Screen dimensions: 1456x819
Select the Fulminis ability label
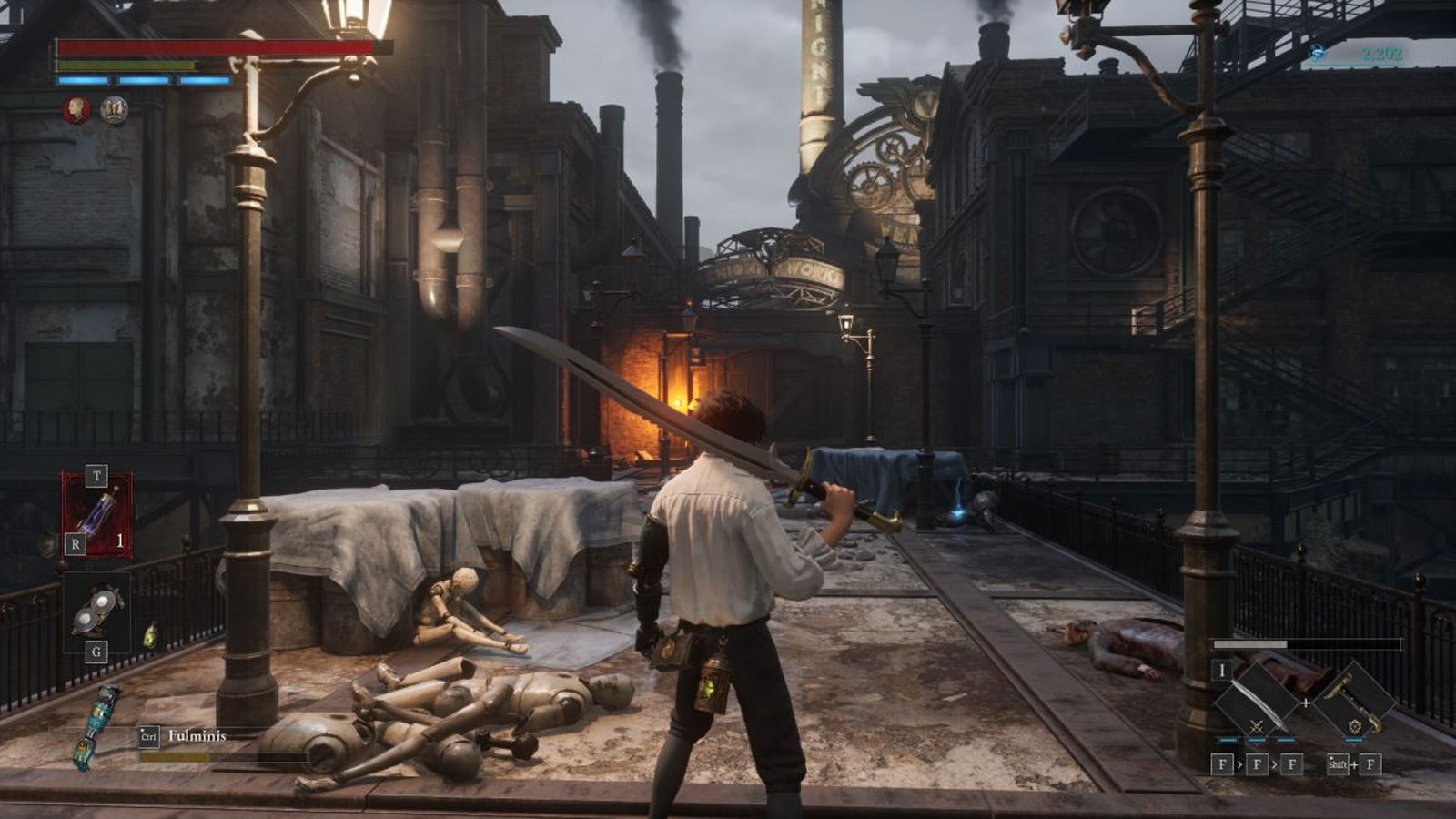[x=196, y=734]
